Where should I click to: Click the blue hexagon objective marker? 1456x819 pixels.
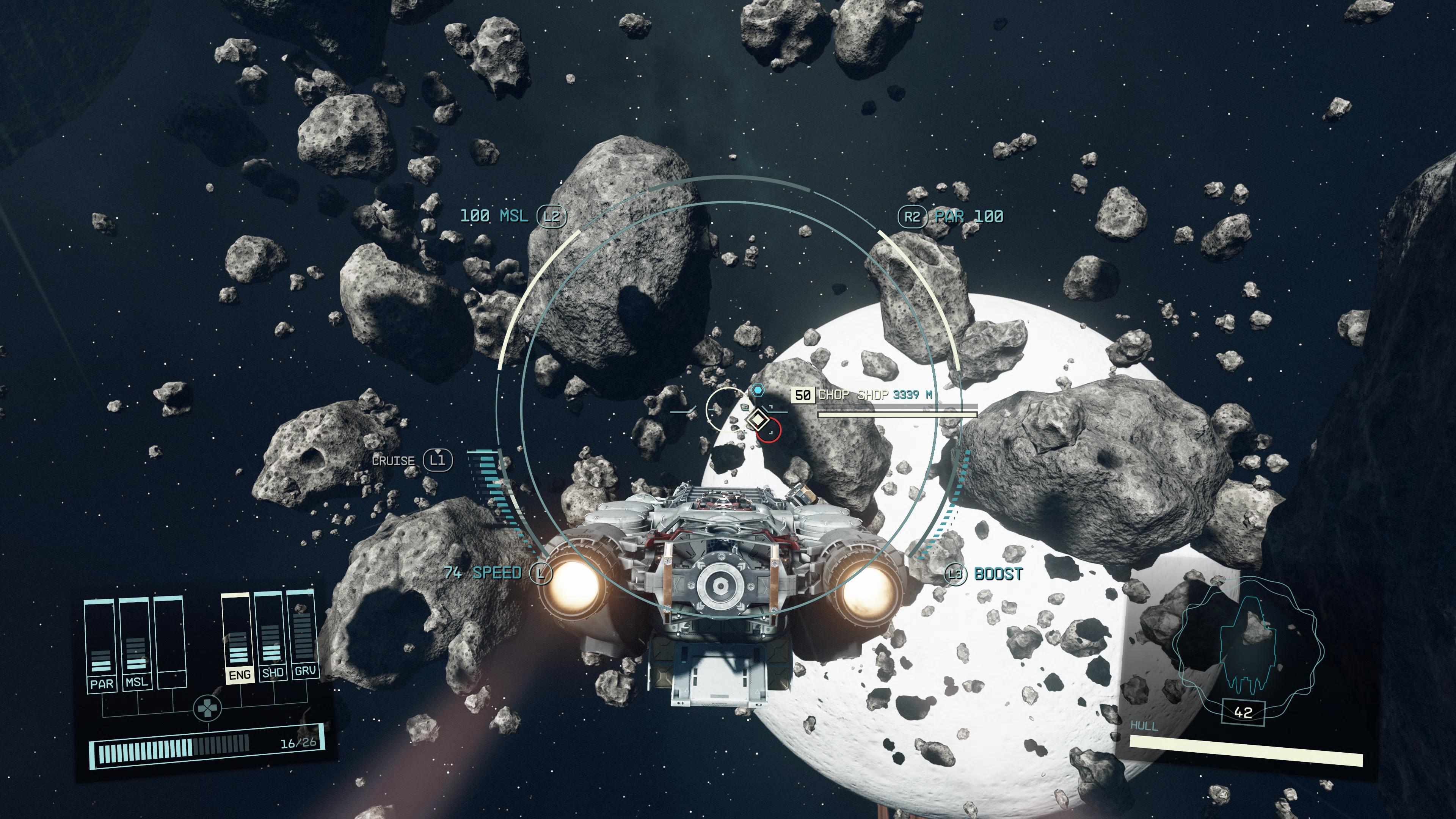758,390
